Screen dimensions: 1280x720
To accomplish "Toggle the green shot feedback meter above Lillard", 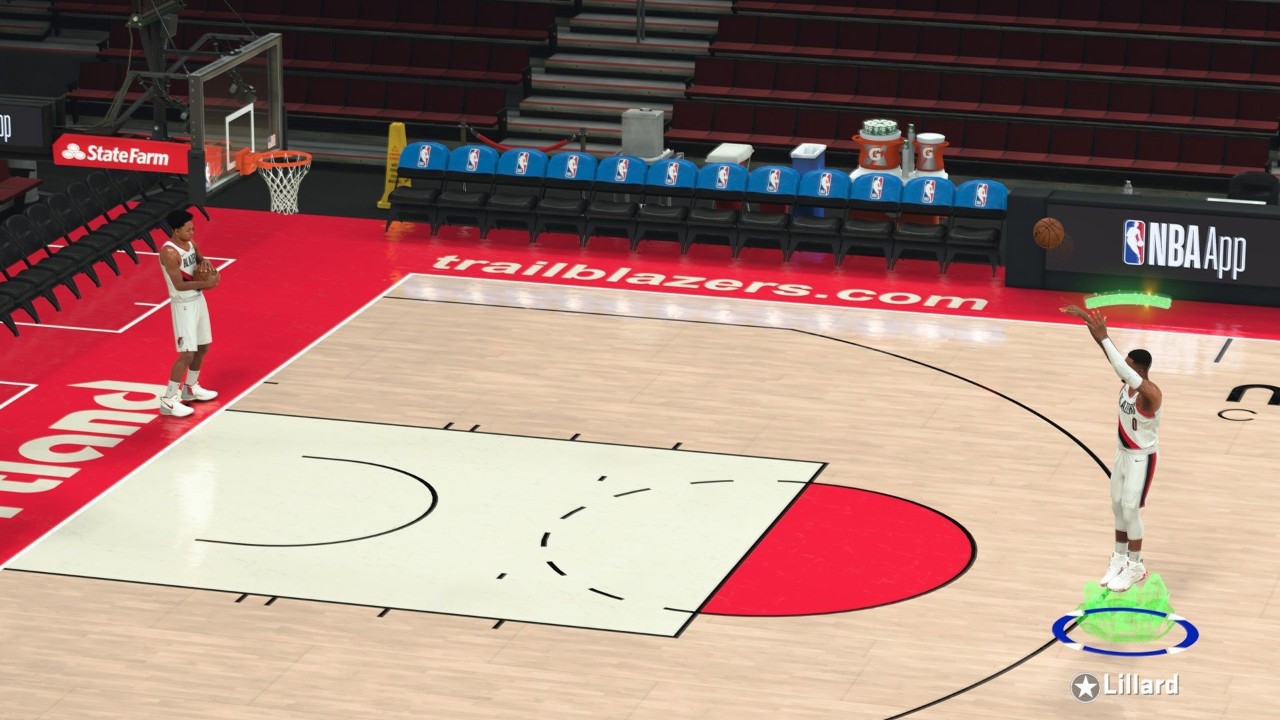I will [1125, 300].
